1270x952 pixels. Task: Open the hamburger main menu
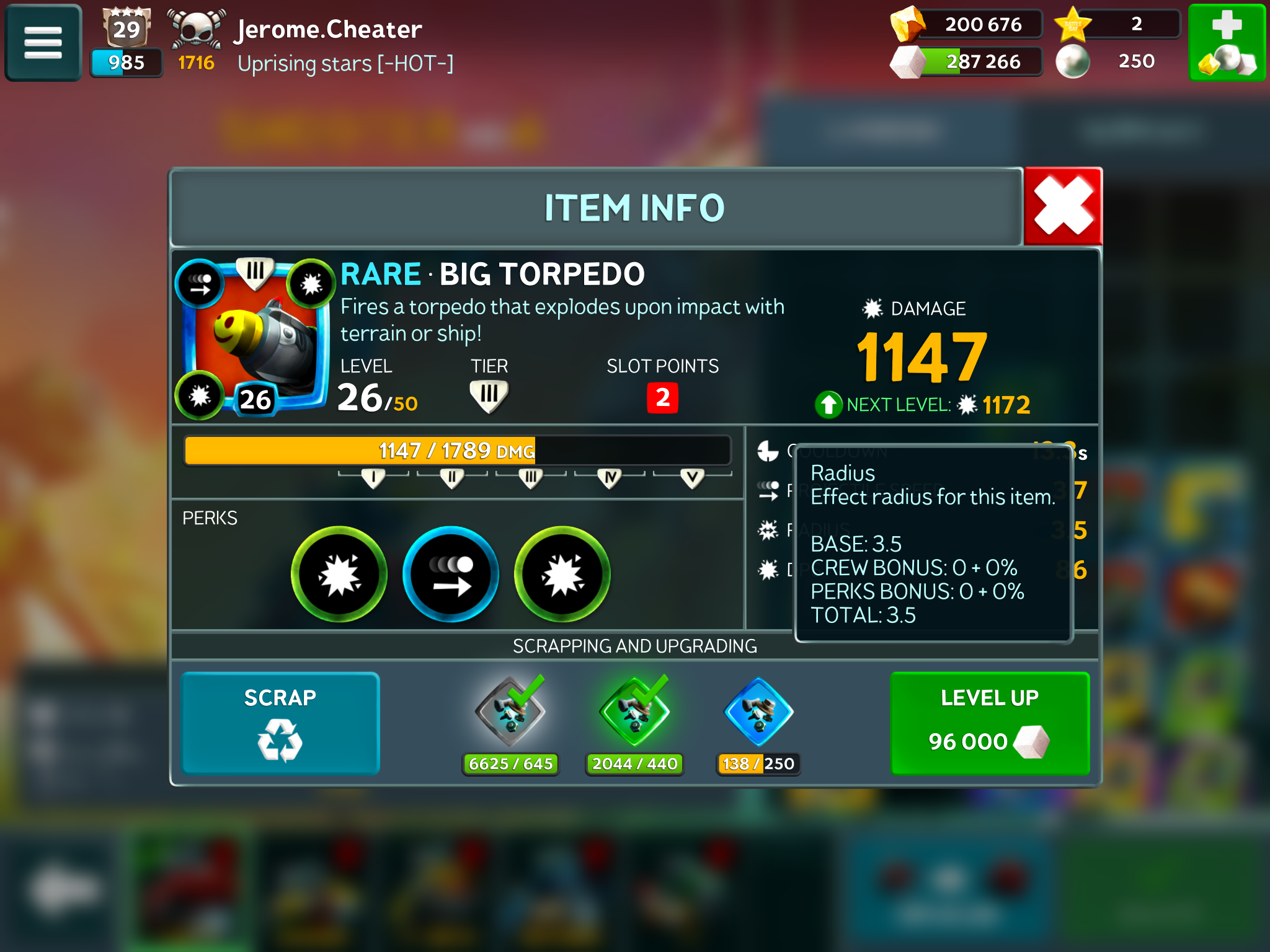pos(43,43)
